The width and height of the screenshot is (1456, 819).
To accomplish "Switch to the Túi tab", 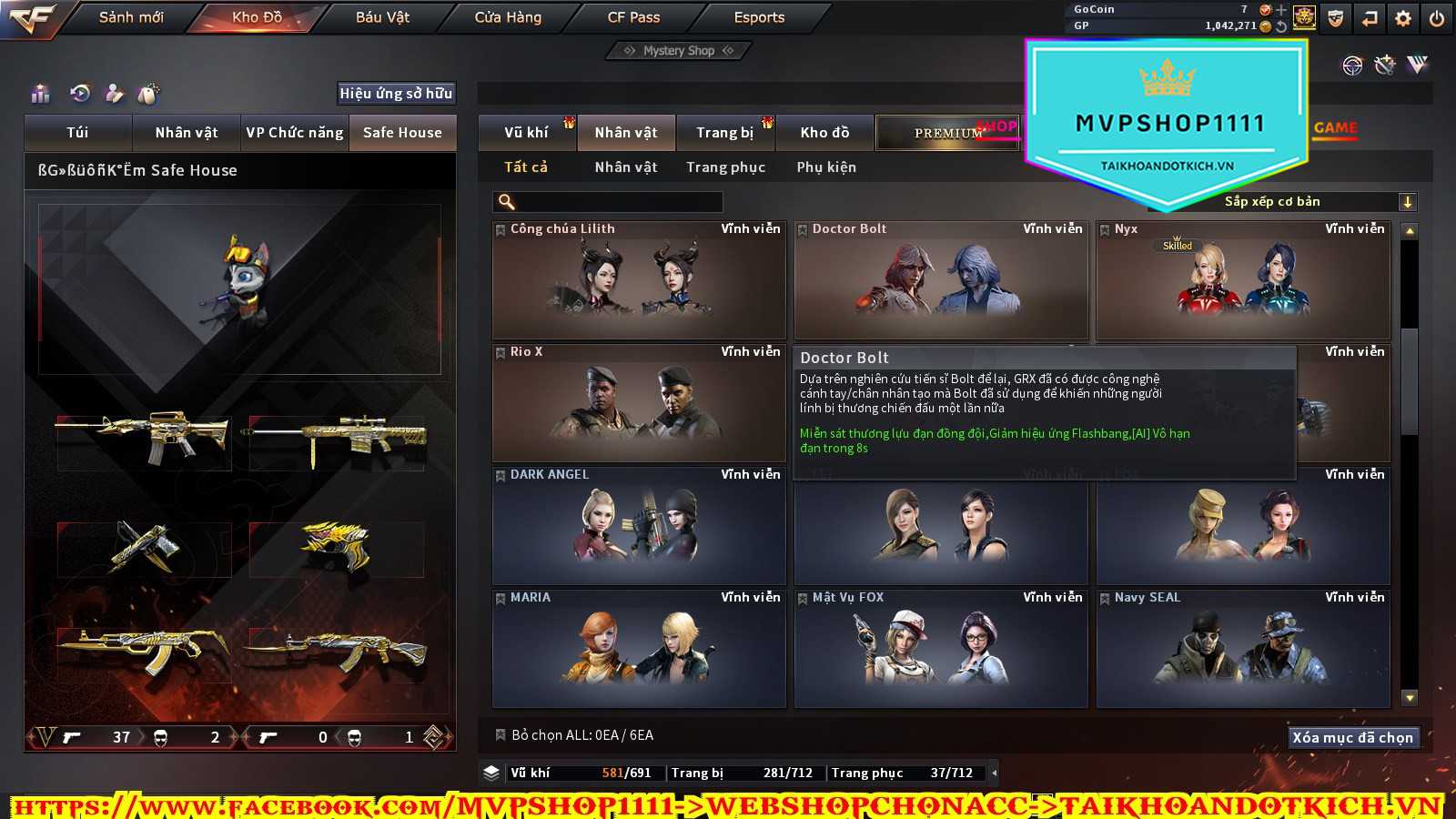I will pyautogui.click(x=78, y=133).
